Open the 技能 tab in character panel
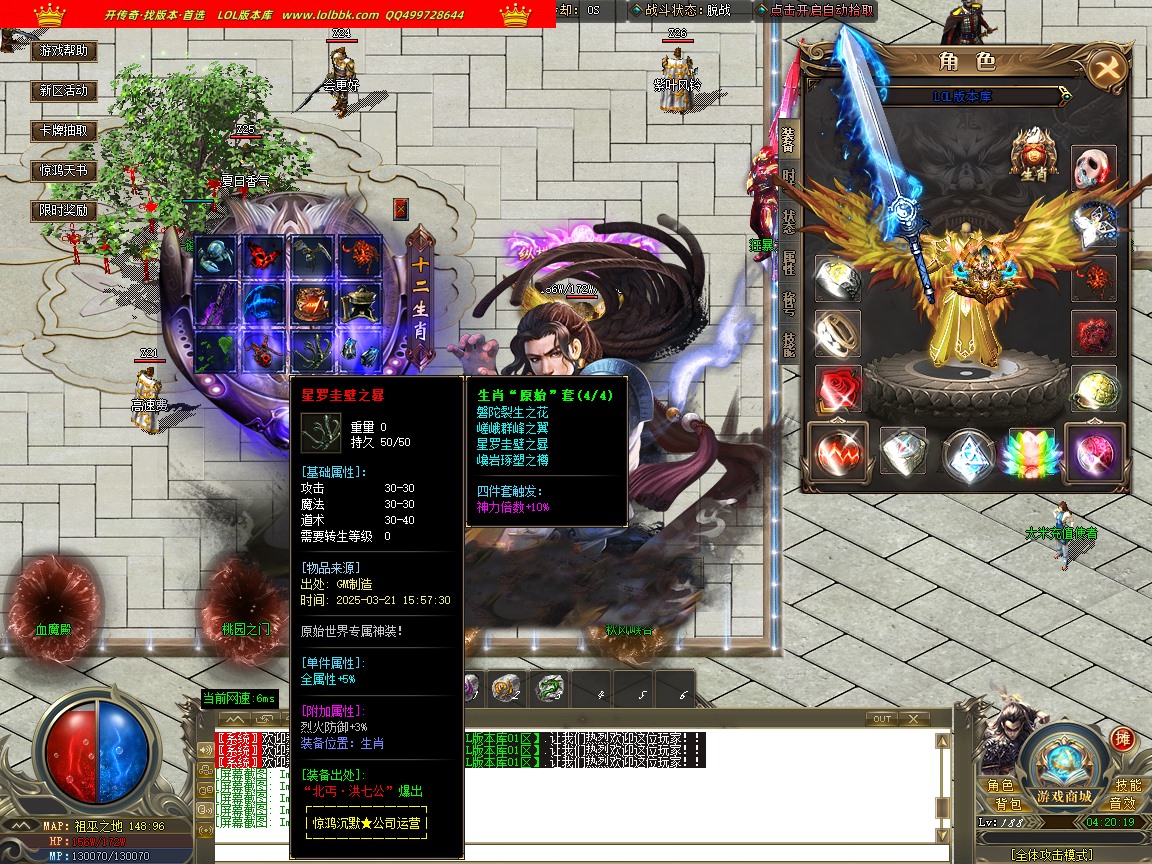The width and height of the screenshot is (1152, 864). click(788, 344)
